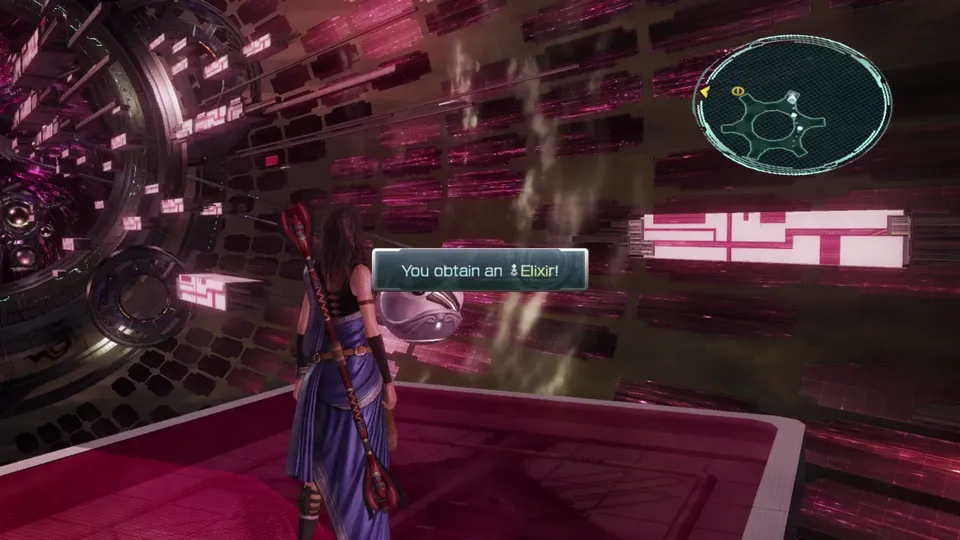Select the yellow arrow on the minimap edge

point(705,92)
